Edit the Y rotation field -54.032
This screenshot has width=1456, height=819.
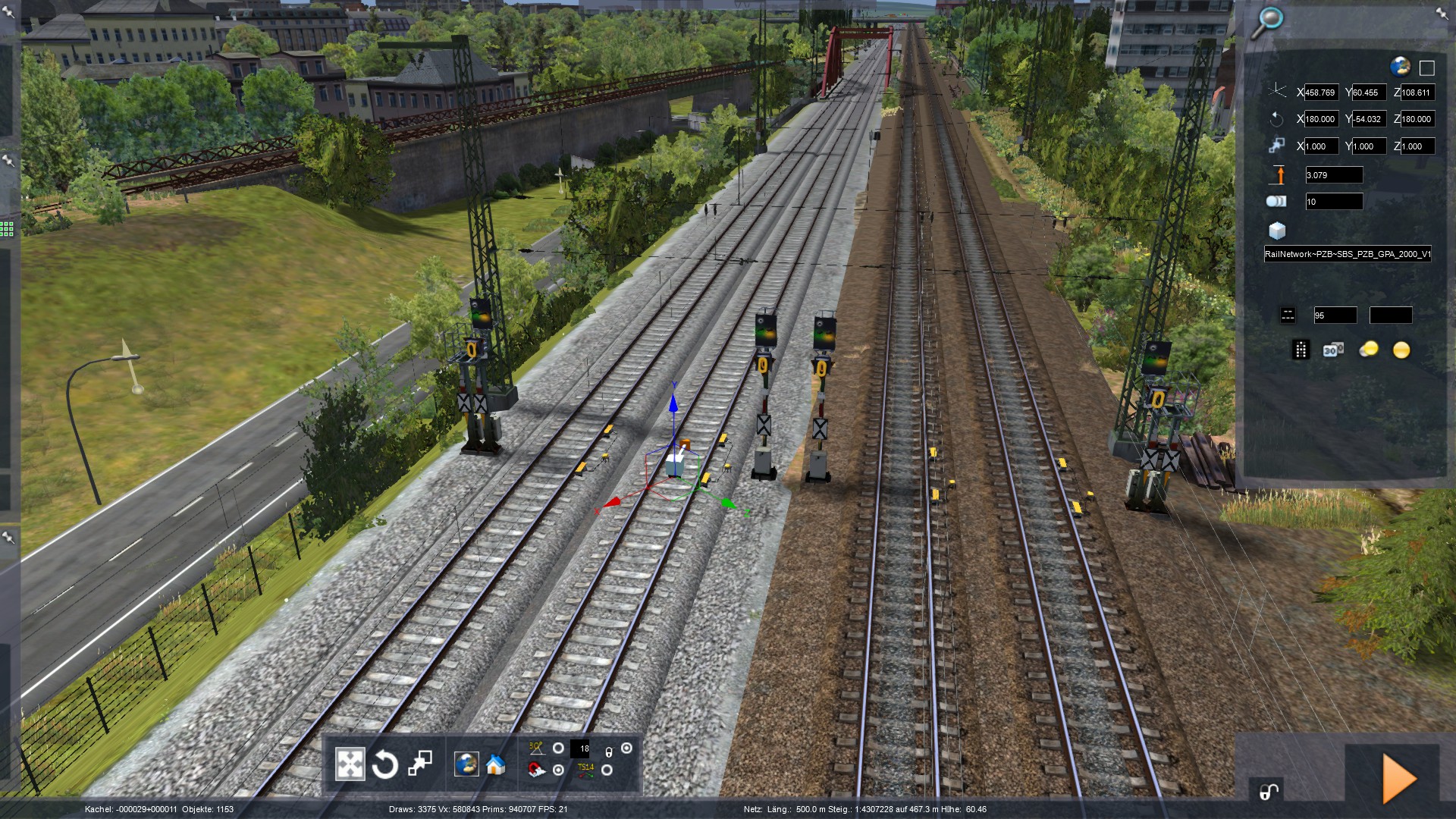1369,119
